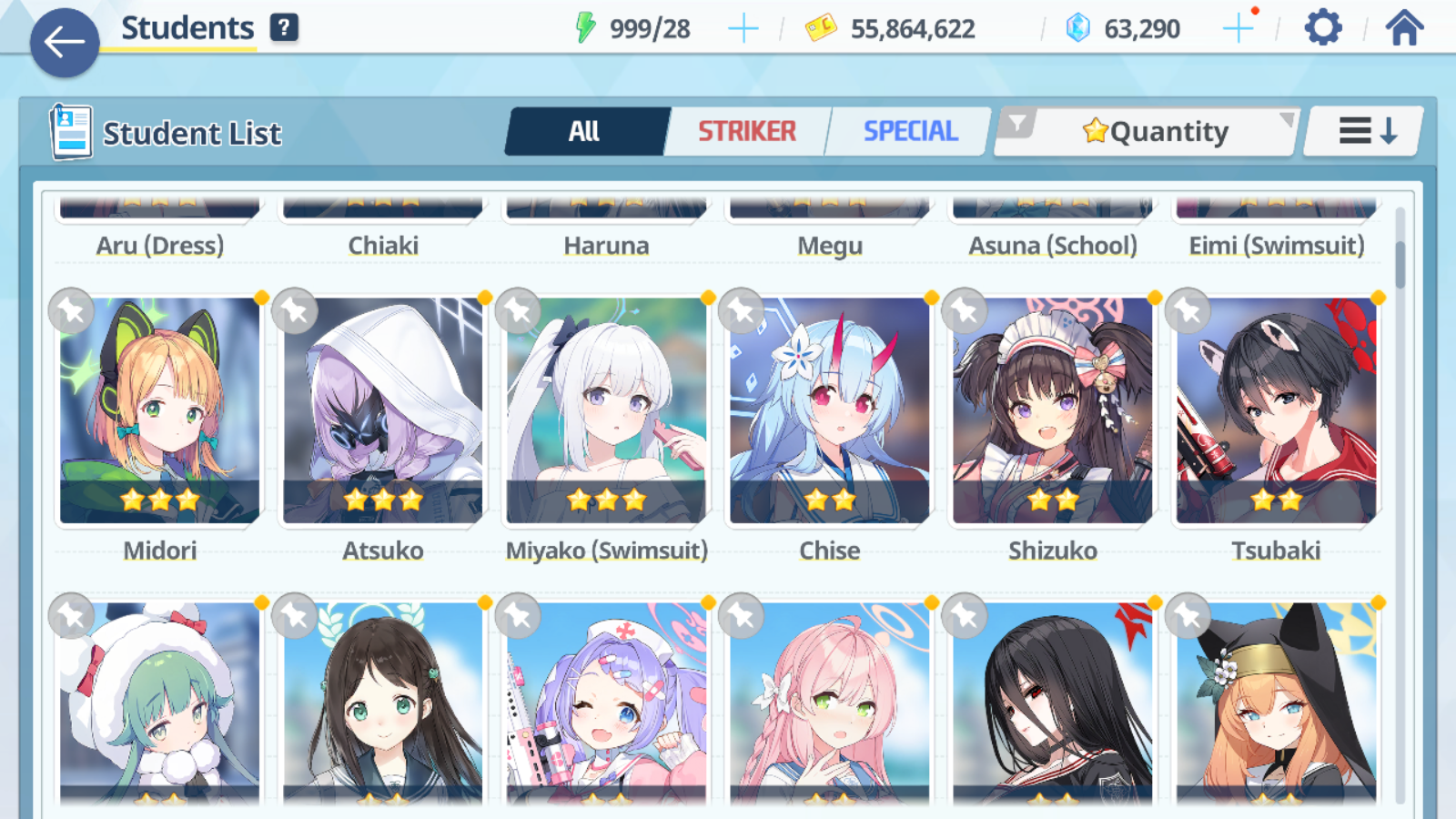This screenshot has width=1456, height=819.
Task: Click the blue pyroxene gem icon
Action: (1077, 27)
